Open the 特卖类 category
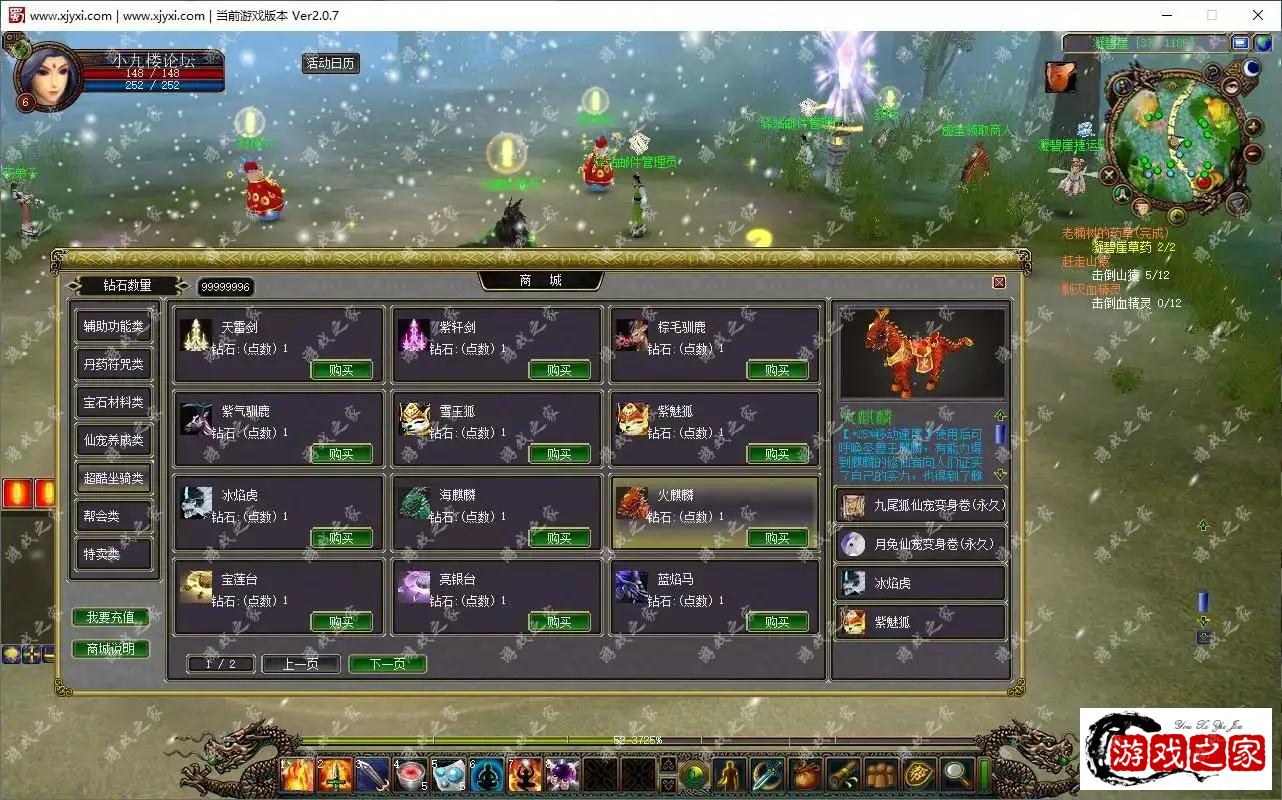Screen dimensions: 1282x800 coord(113,554)
